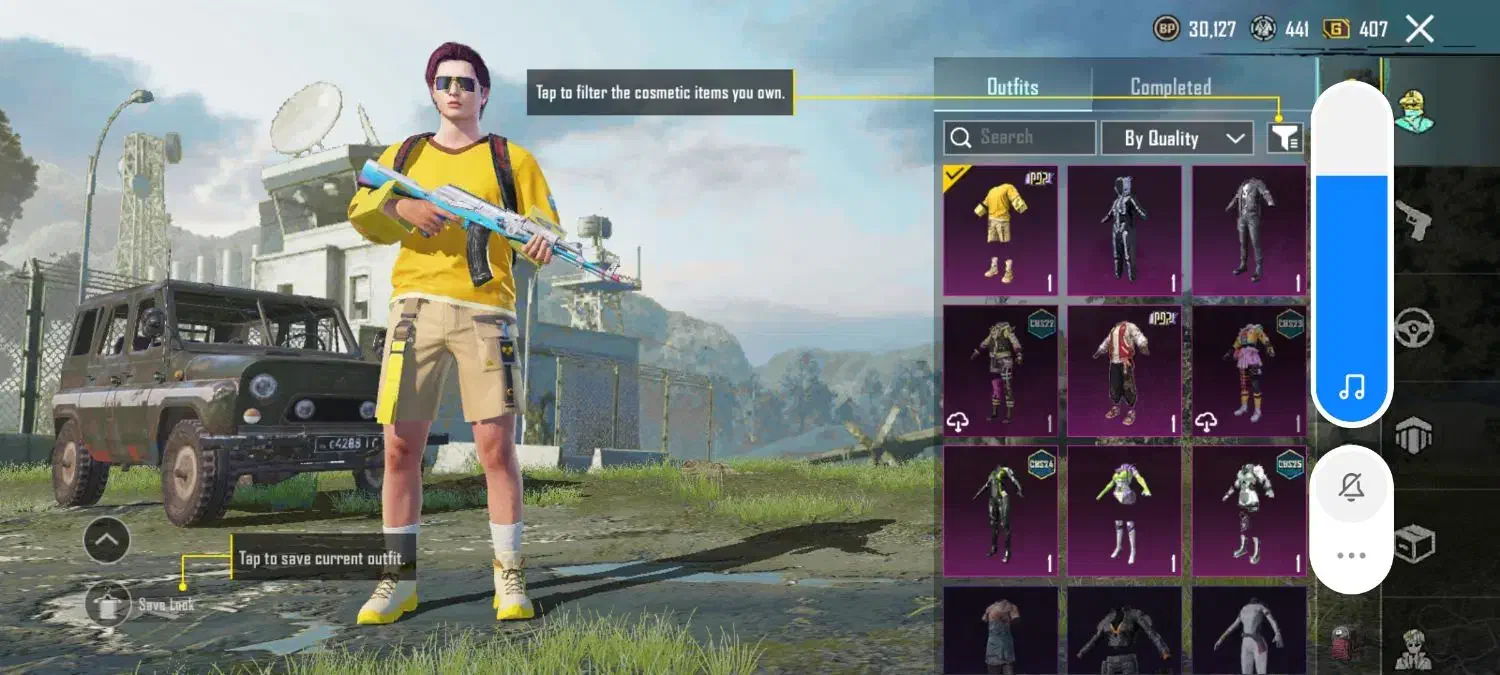
Task: Open the crate box category
Action: coord(1414,543)
